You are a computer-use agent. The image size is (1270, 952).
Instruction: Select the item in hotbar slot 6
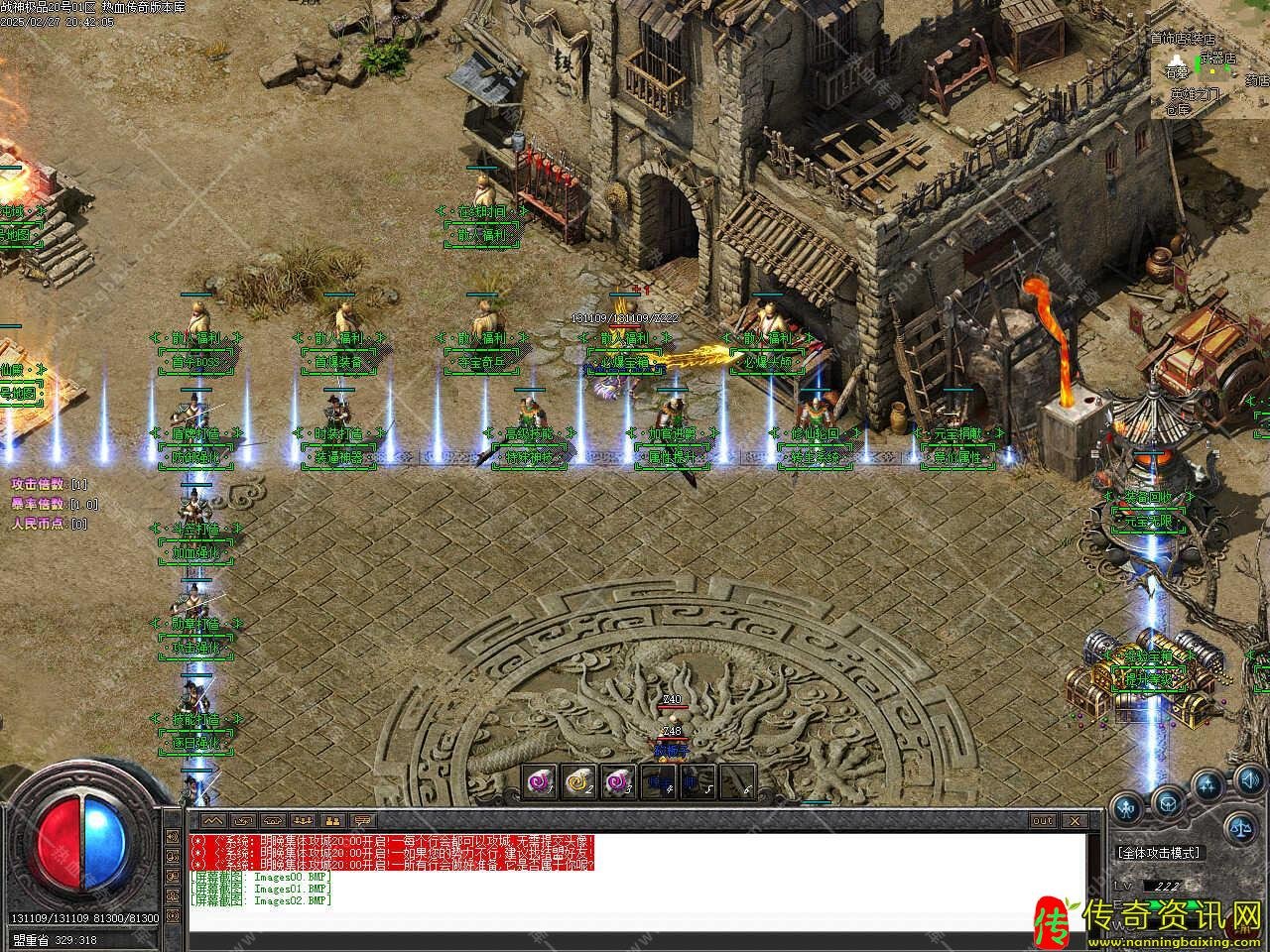(x=735, y=782)
